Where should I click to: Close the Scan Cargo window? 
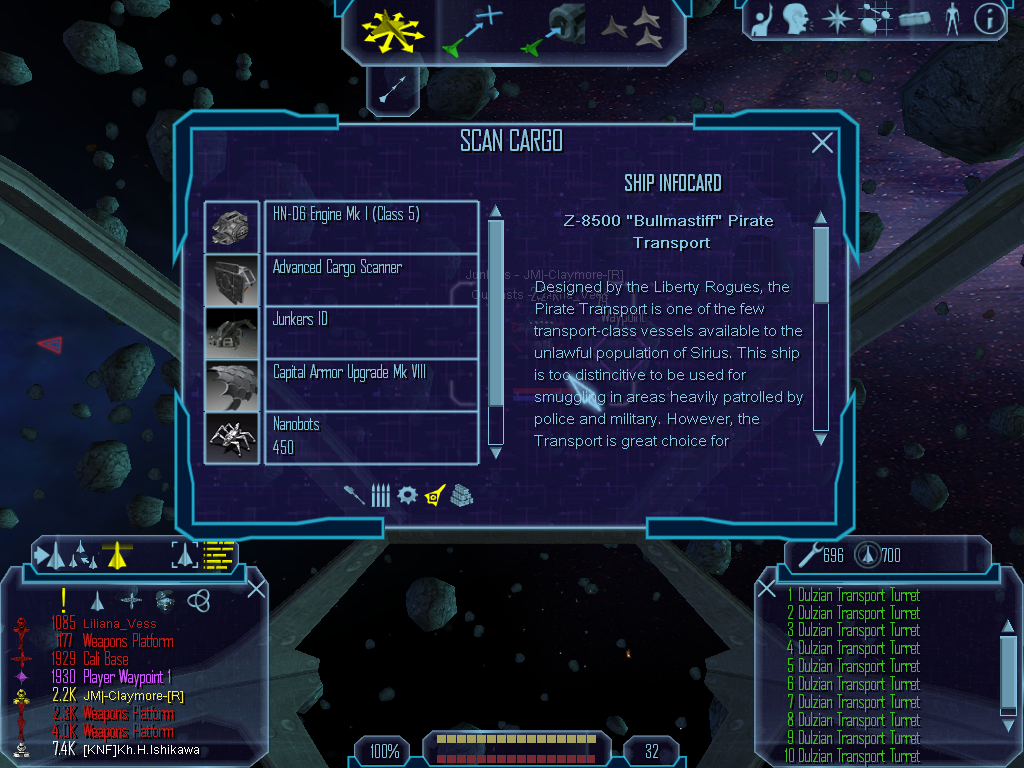[822, 143]
